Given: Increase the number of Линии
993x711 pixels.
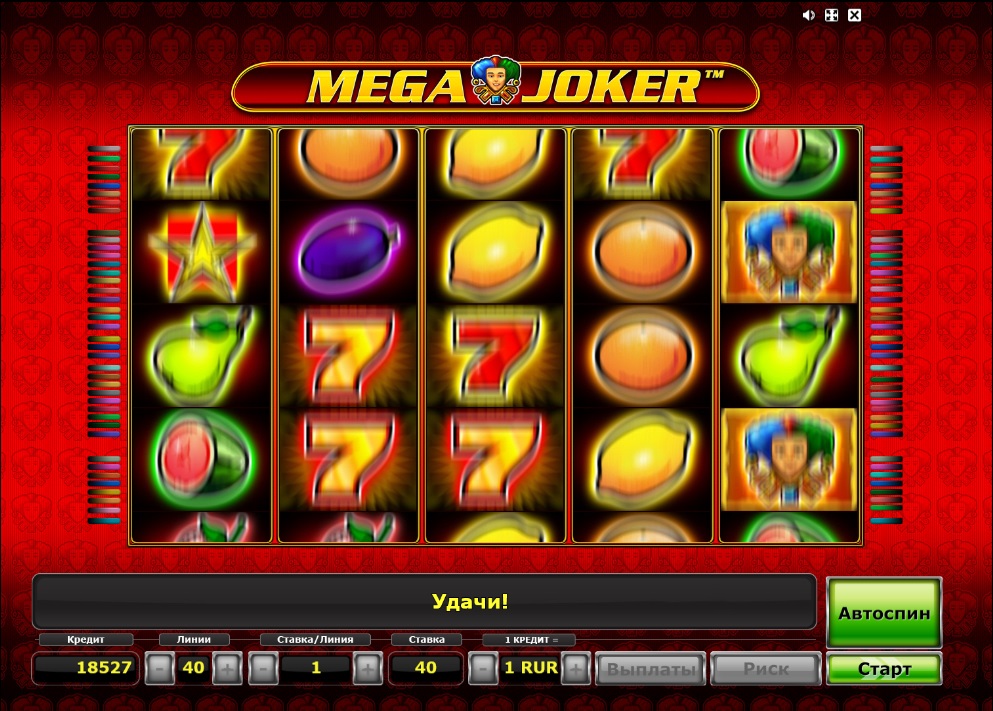Looking at the screenshot, I should tap(227, 668).
